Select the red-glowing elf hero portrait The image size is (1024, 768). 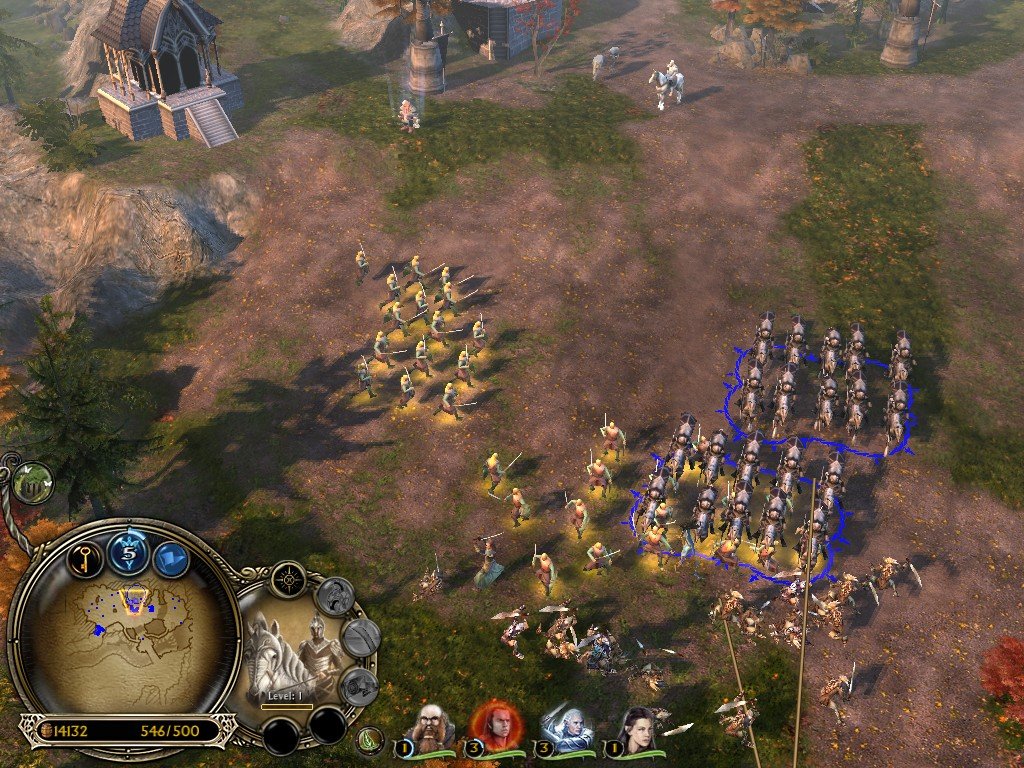495,724
